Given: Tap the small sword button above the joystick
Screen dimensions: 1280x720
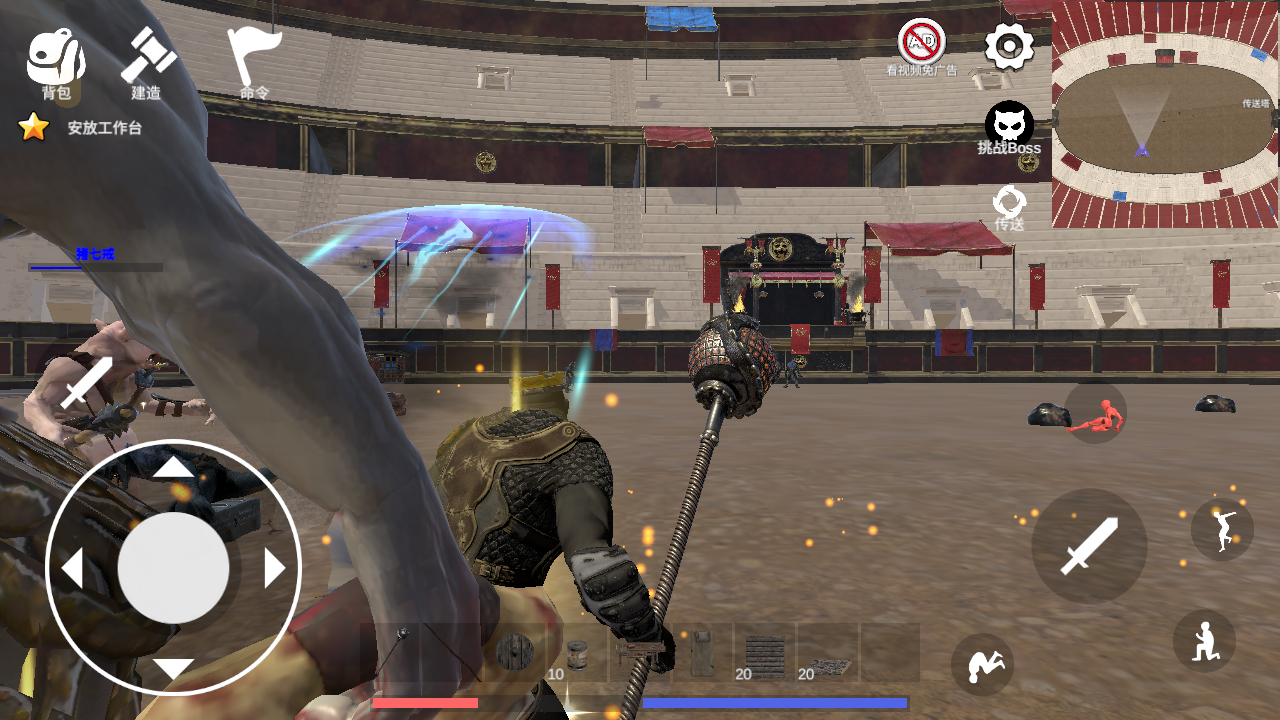Looking at the screenshot, I should pyautogui.click(x=87, y=382).
